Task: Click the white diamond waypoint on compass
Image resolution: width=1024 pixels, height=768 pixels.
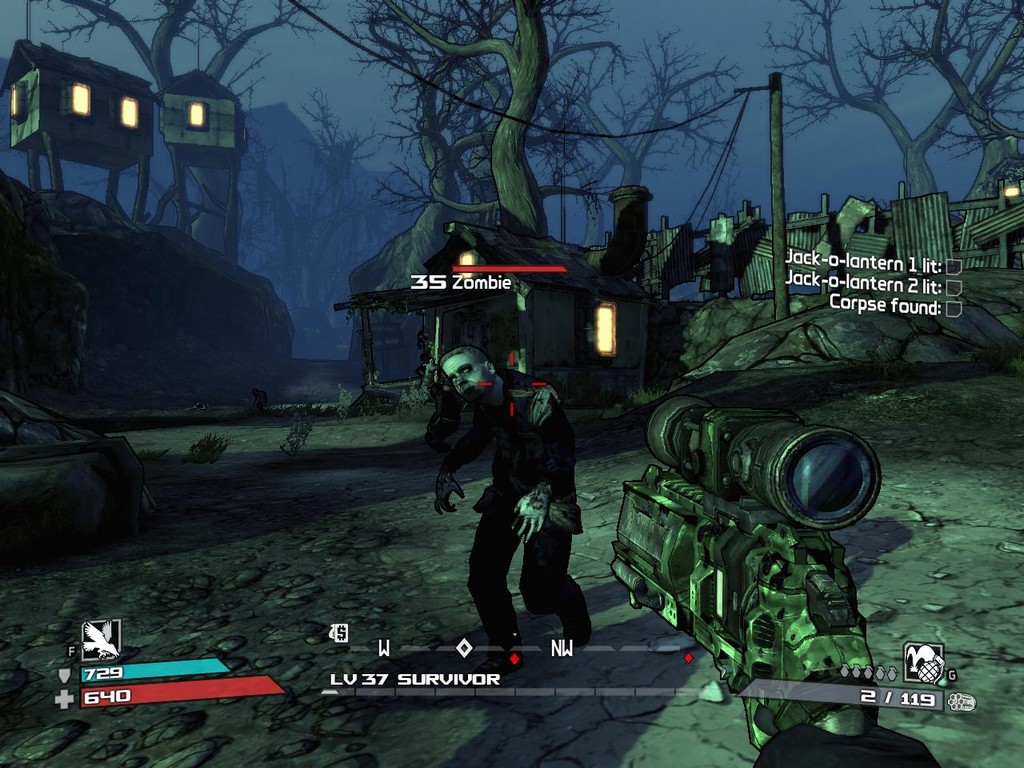Action: tap(464, 647)
